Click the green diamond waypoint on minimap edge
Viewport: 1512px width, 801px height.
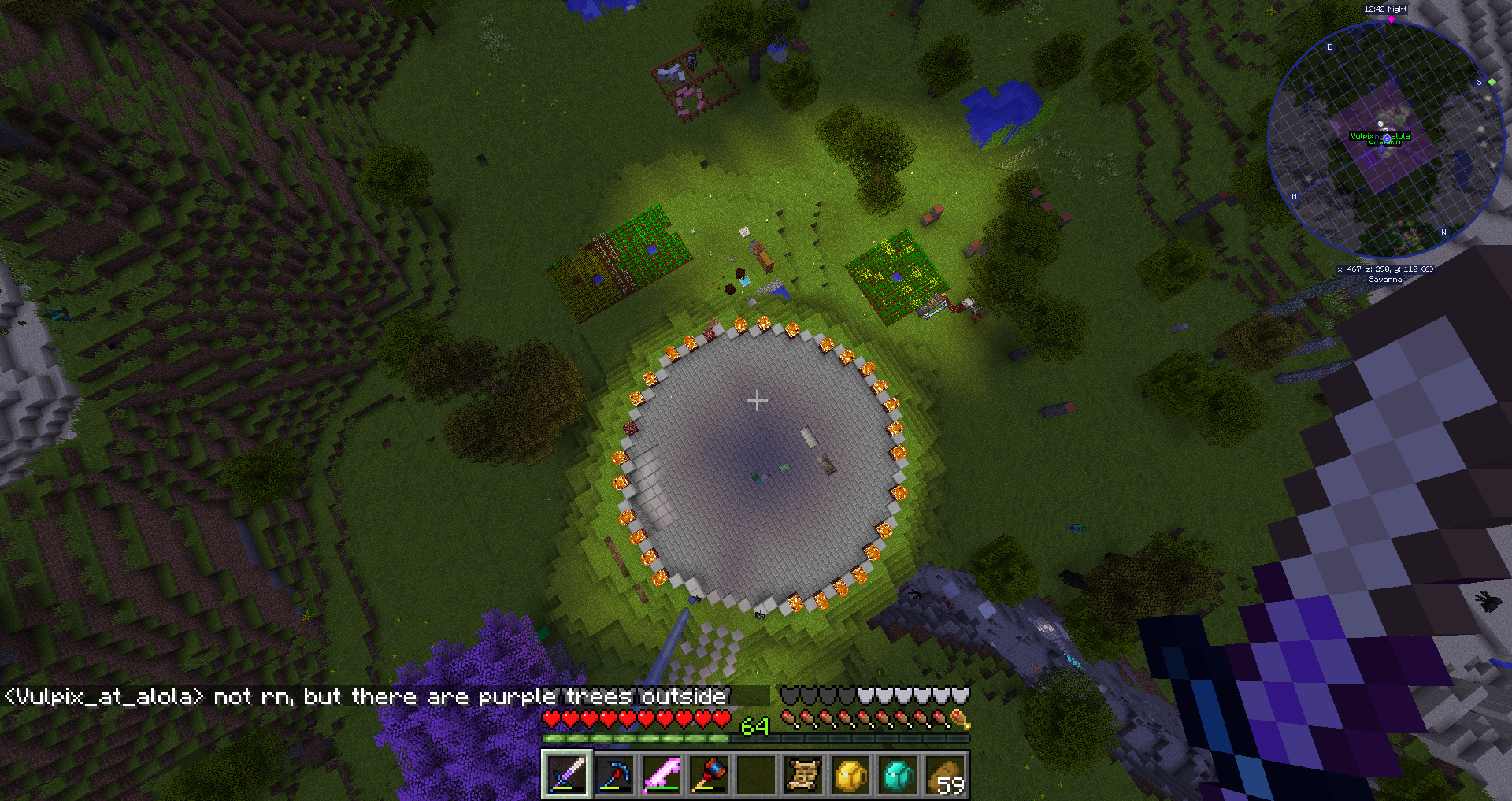tap(1492, 82)
